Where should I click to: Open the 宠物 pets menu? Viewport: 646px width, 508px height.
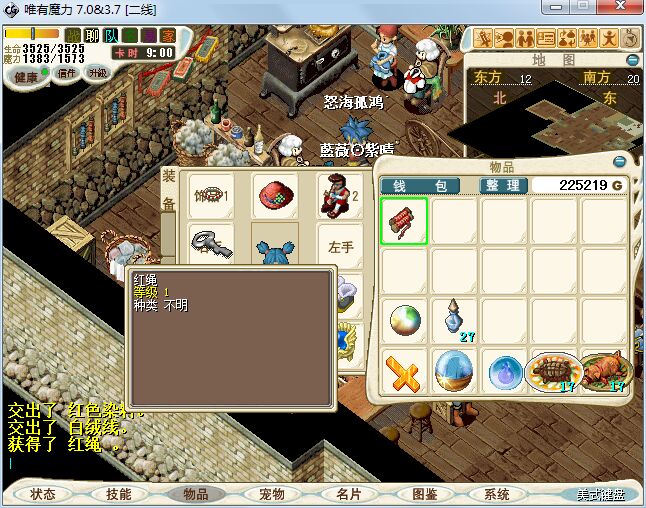coord(271,494)
